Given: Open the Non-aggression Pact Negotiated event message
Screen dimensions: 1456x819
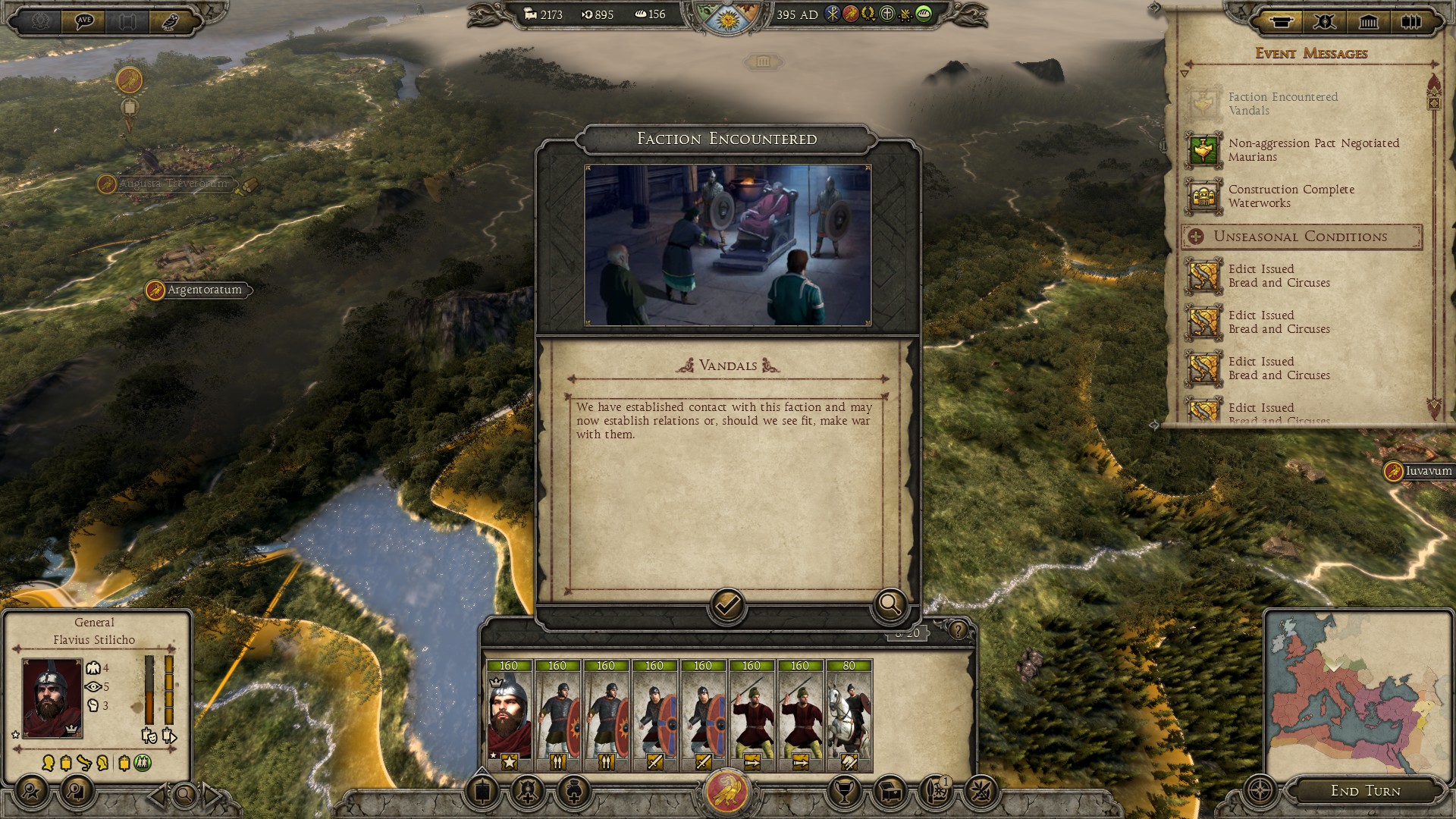Looking at the screenshot, I should (x=1313, y=149).
